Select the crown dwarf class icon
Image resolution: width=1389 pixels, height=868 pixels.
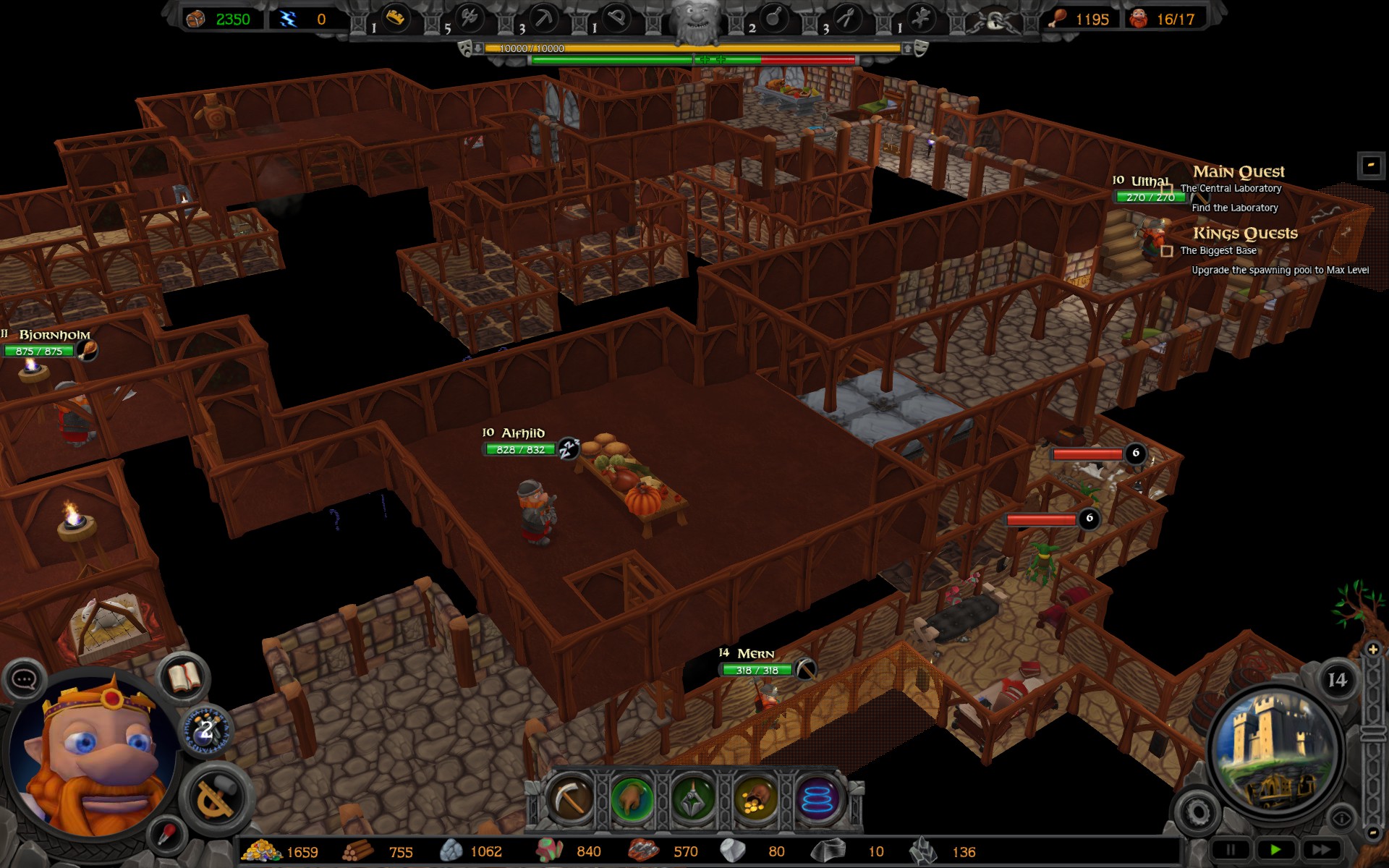[395, 19]
